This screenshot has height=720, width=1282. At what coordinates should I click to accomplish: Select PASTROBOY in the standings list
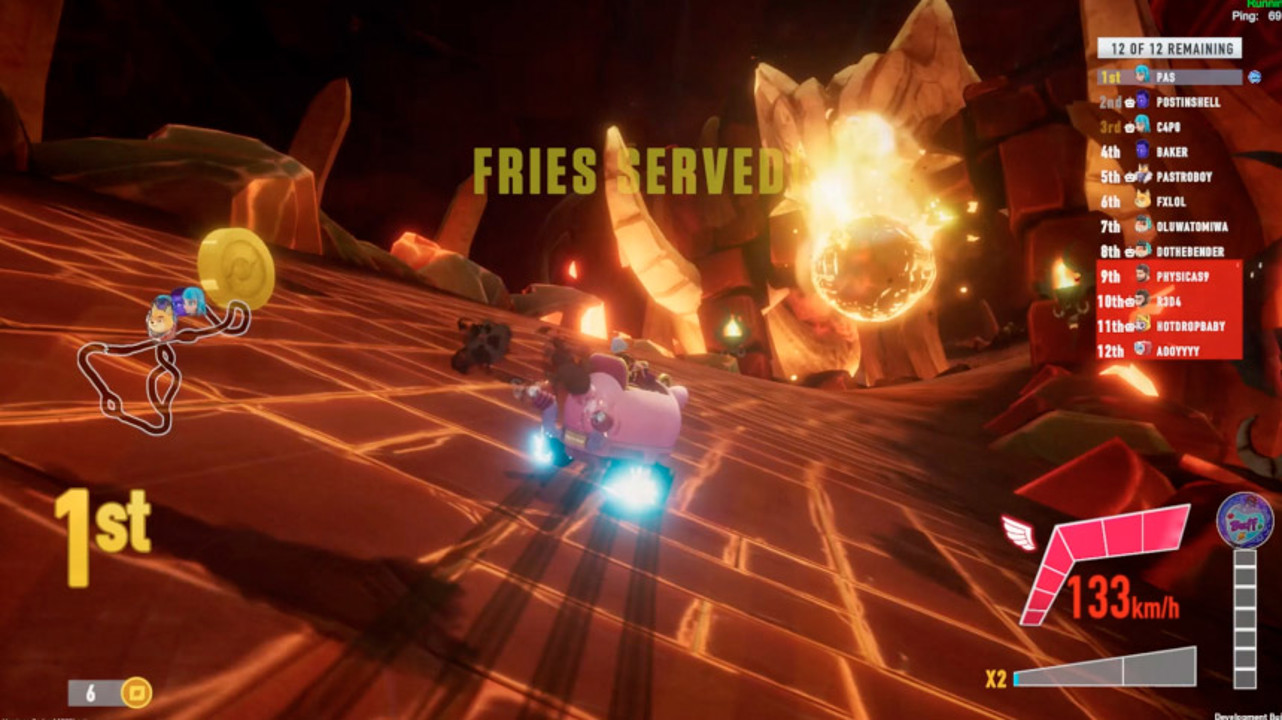pos(1170,177)
